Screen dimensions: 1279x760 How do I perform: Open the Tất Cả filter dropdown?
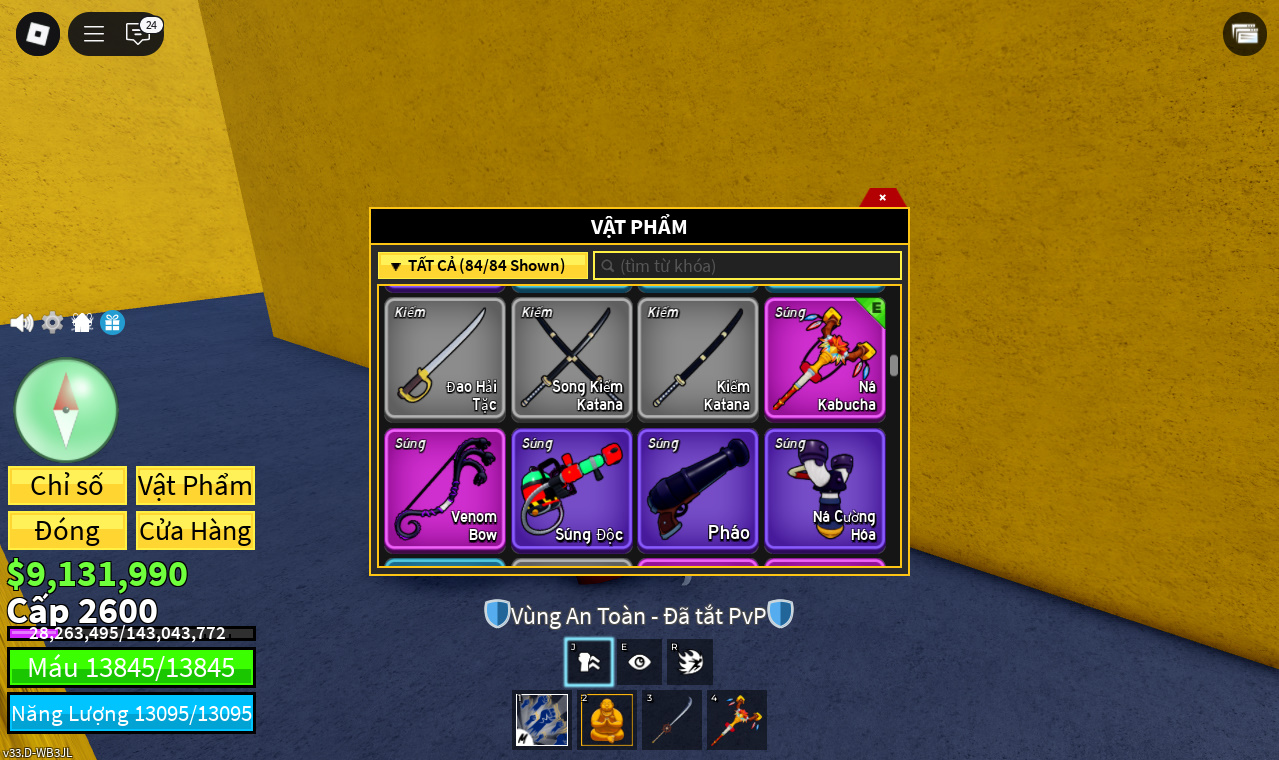[x=483, y=266]
